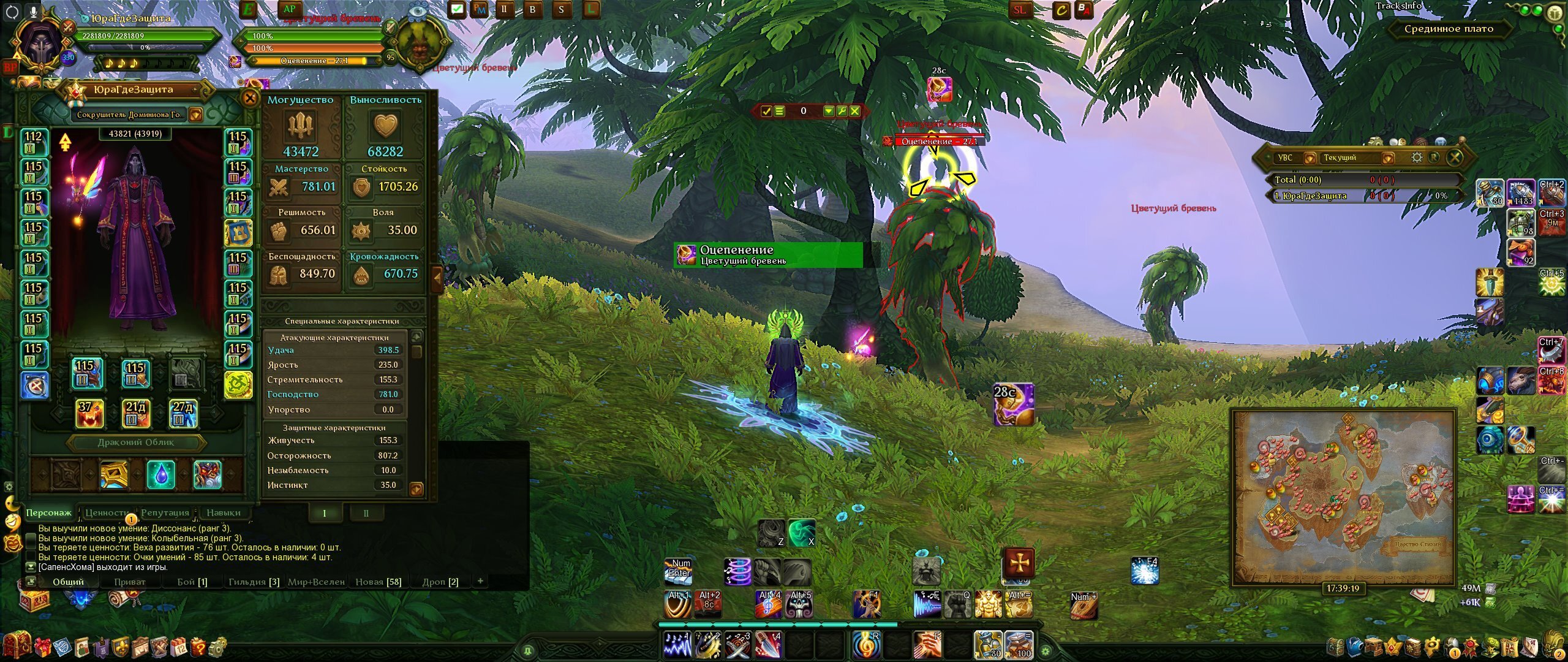This screenshot has width=1568, height=662.
Task: Show the Ценности tab
Action: 107,512
